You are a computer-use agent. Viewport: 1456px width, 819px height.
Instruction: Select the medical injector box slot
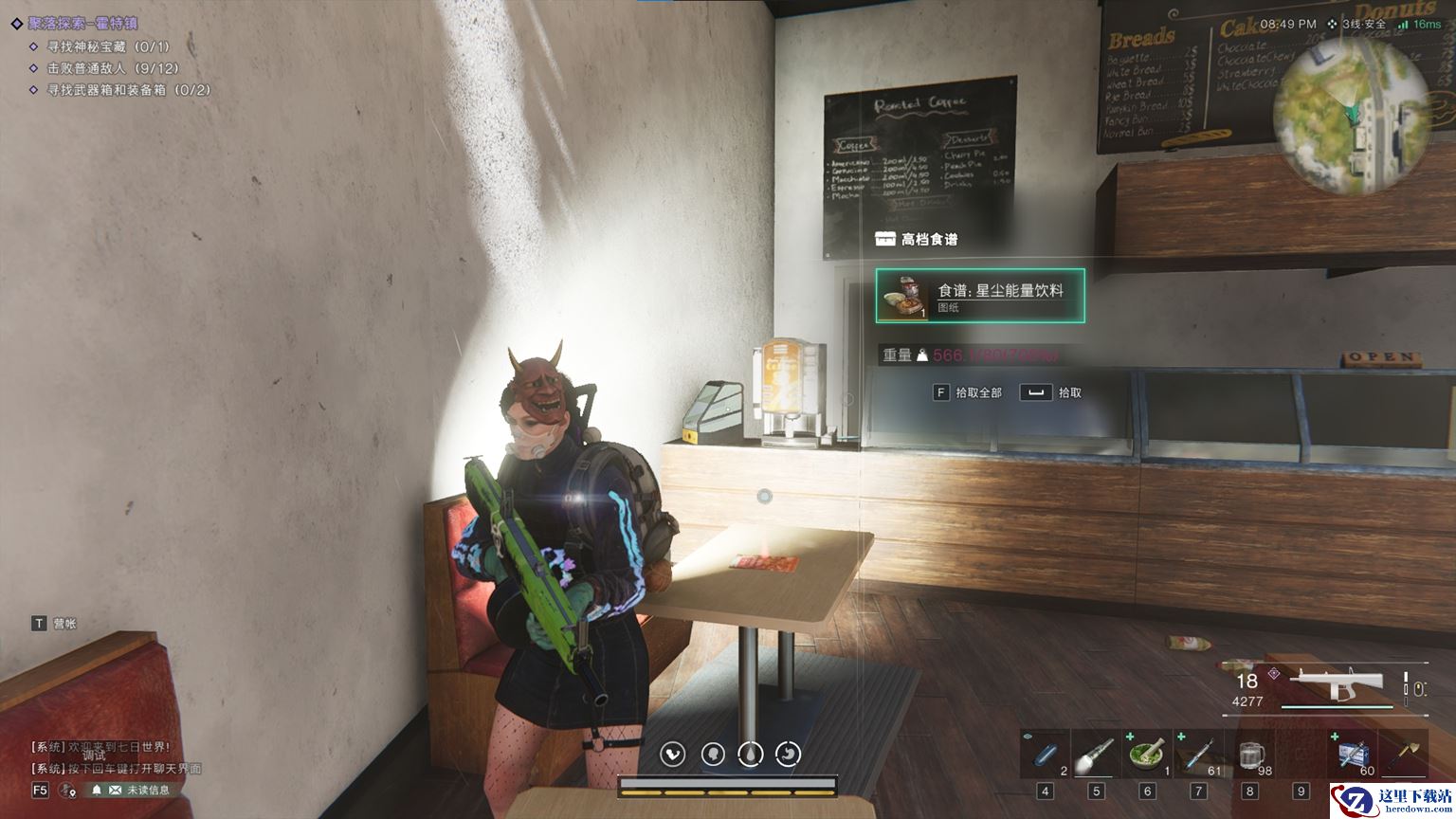click(x=1352, y=755)
